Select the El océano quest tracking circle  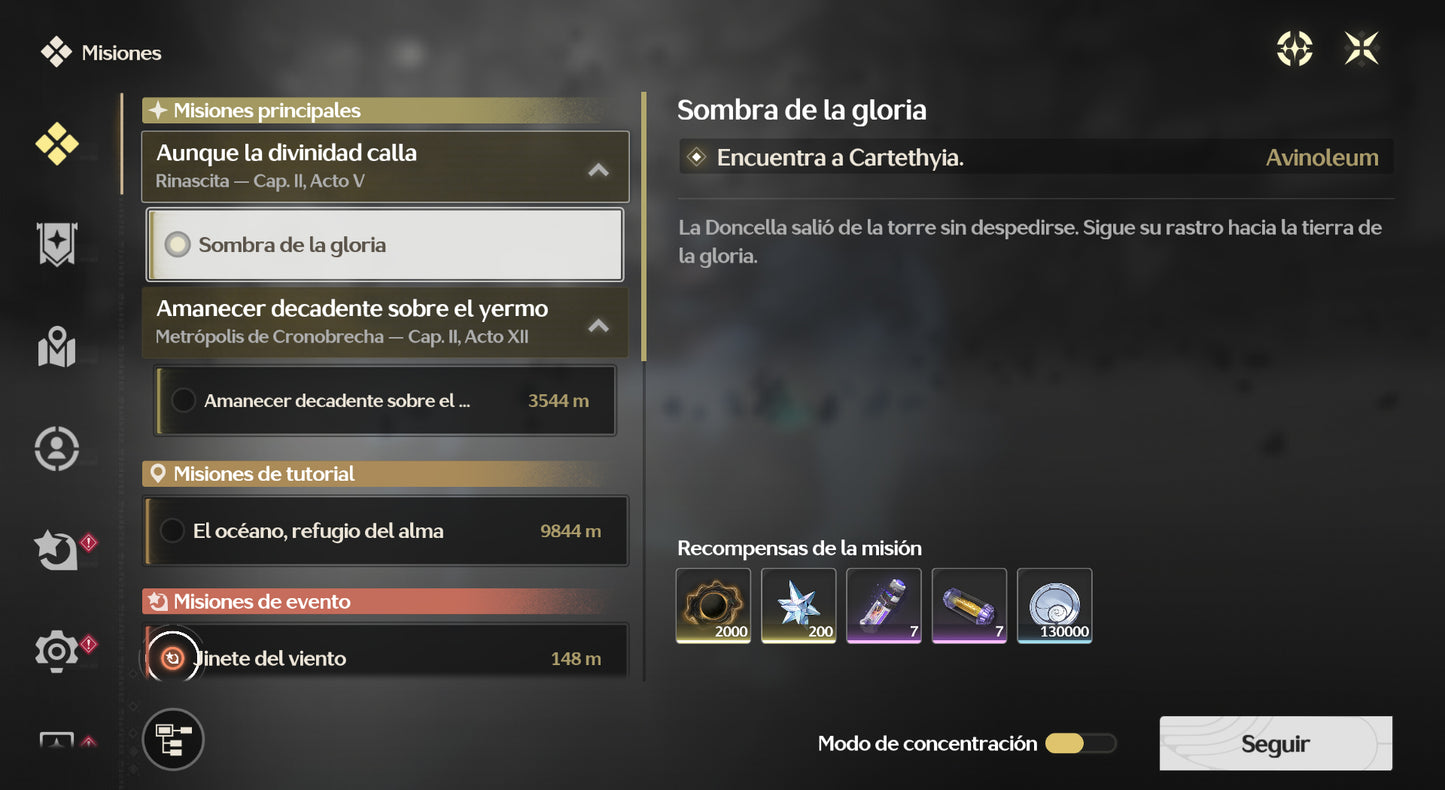tap(172, 531)
